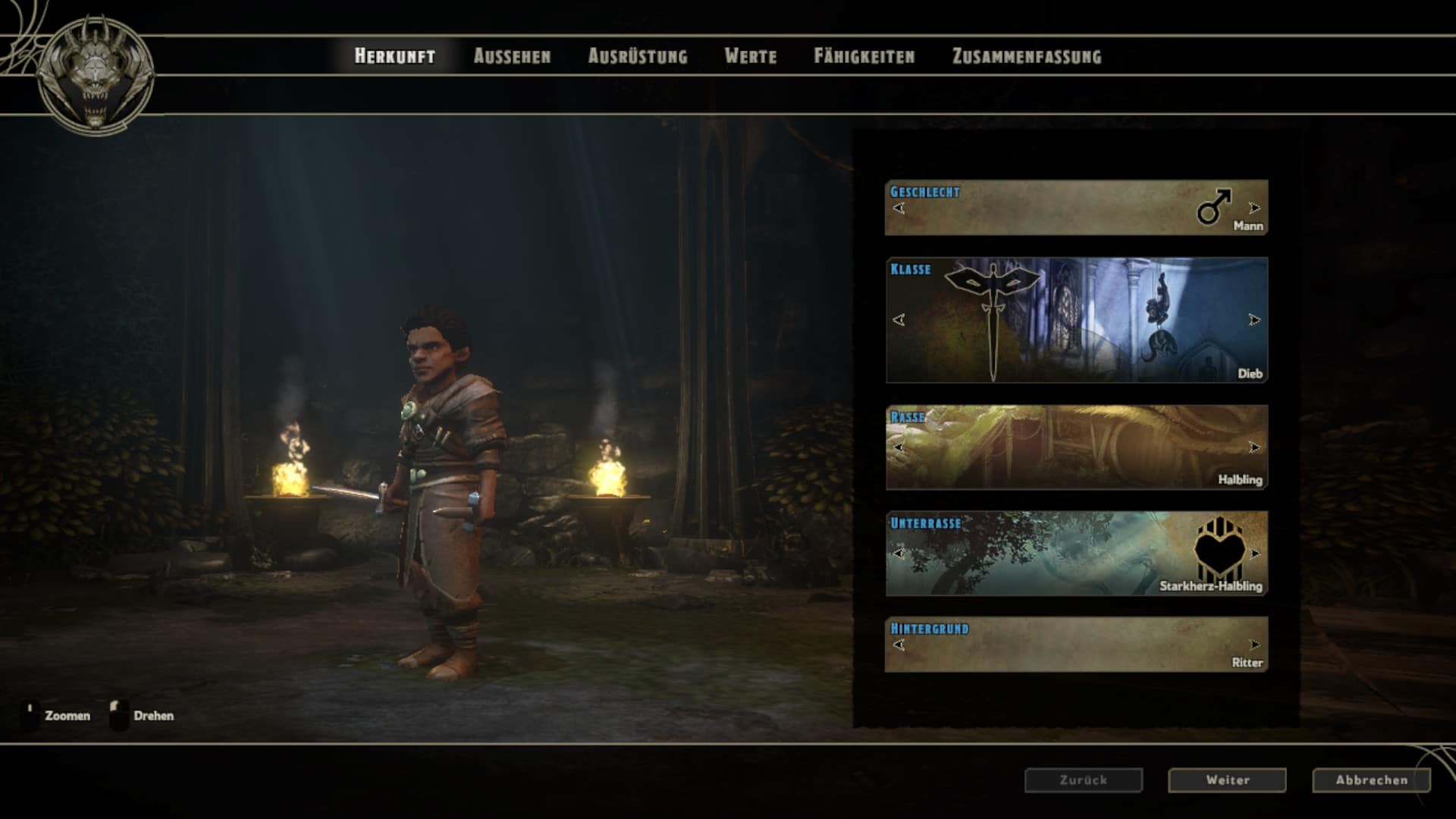The image size is (1456, 819).
Task: Click the previous arrow for Geschlecht
Action: (899, 208)
